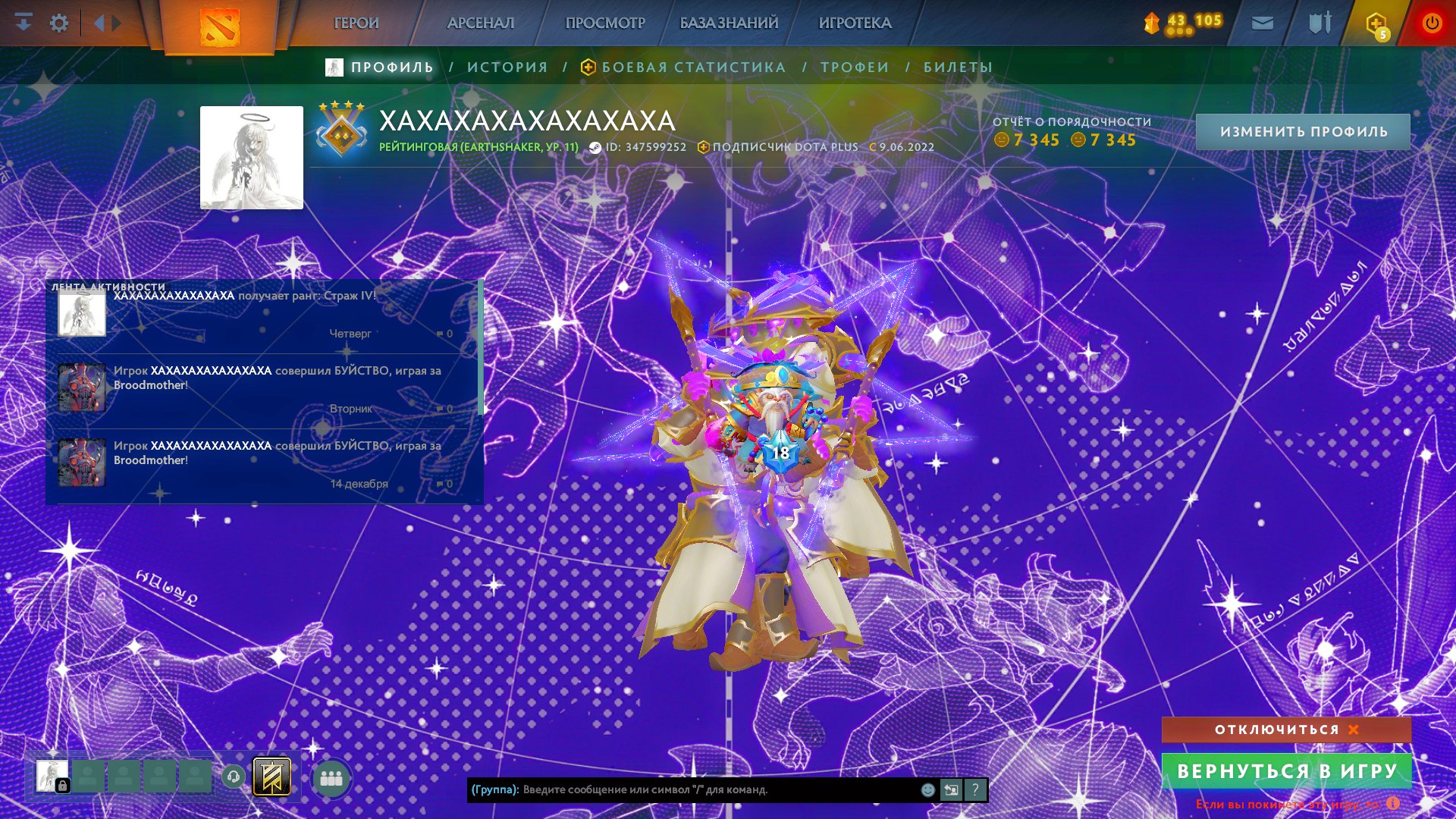Open voice chat headset icon
The image size is (1456, 819).
click(234, 775)
